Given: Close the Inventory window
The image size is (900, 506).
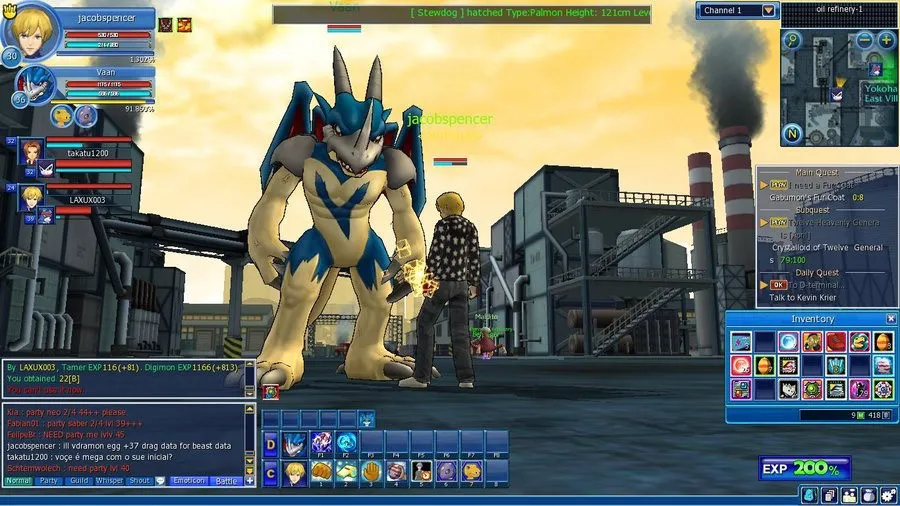Looking at the screenshot, I should 891,319.
